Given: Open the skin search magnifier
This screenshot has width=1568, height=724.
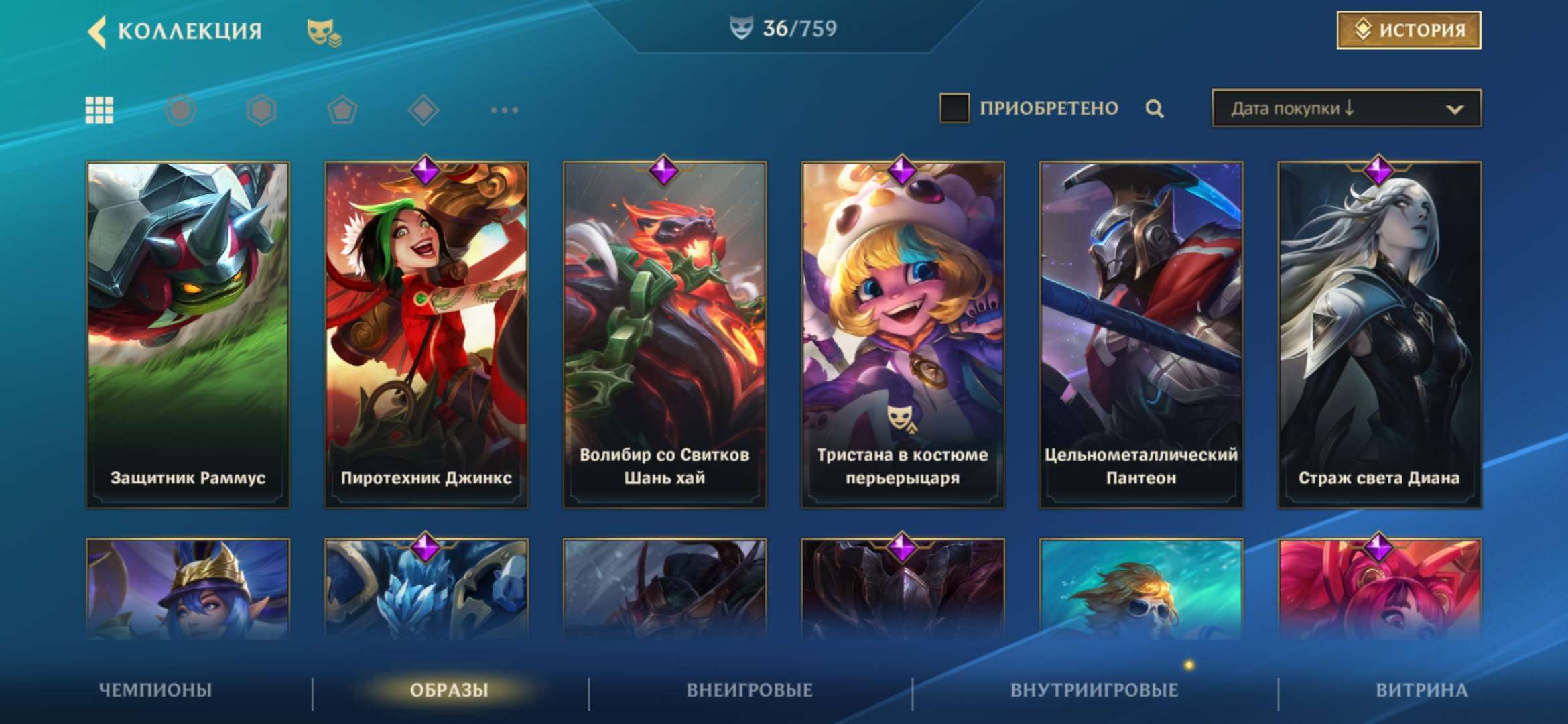Looking at the screenshot, I should [1154, 108].
